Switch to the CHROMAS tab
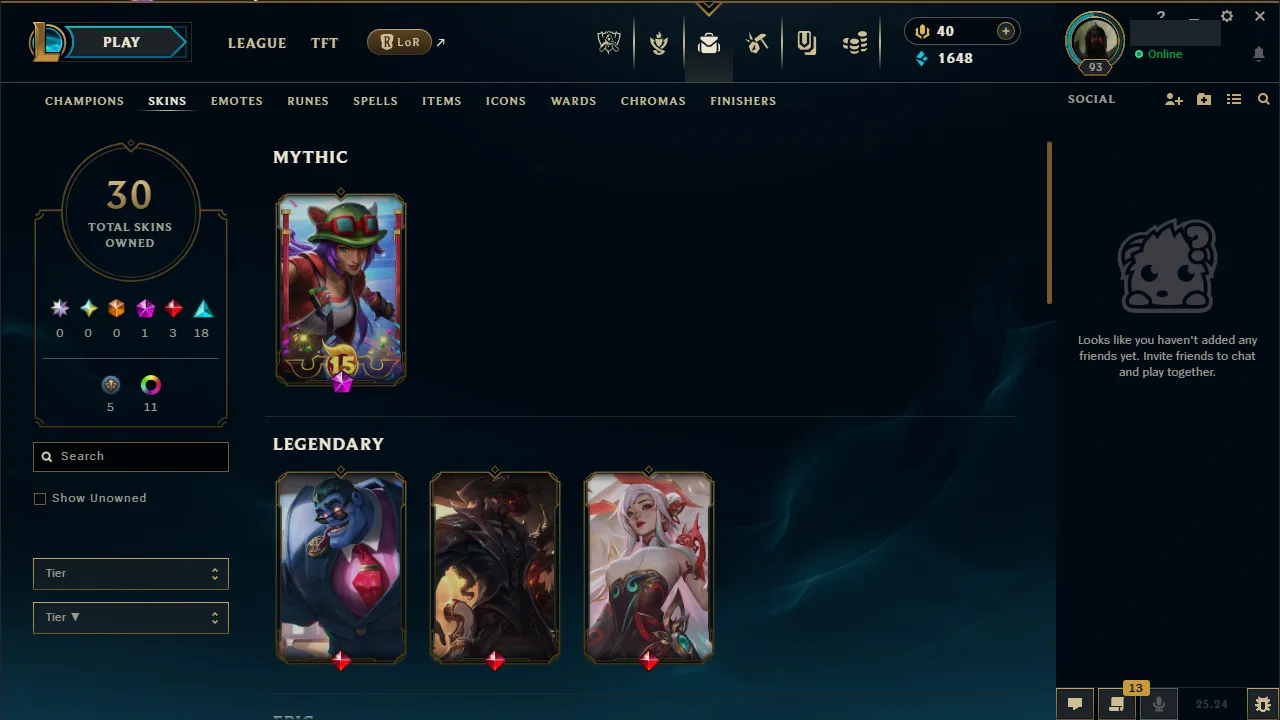 tap(653, 101)
